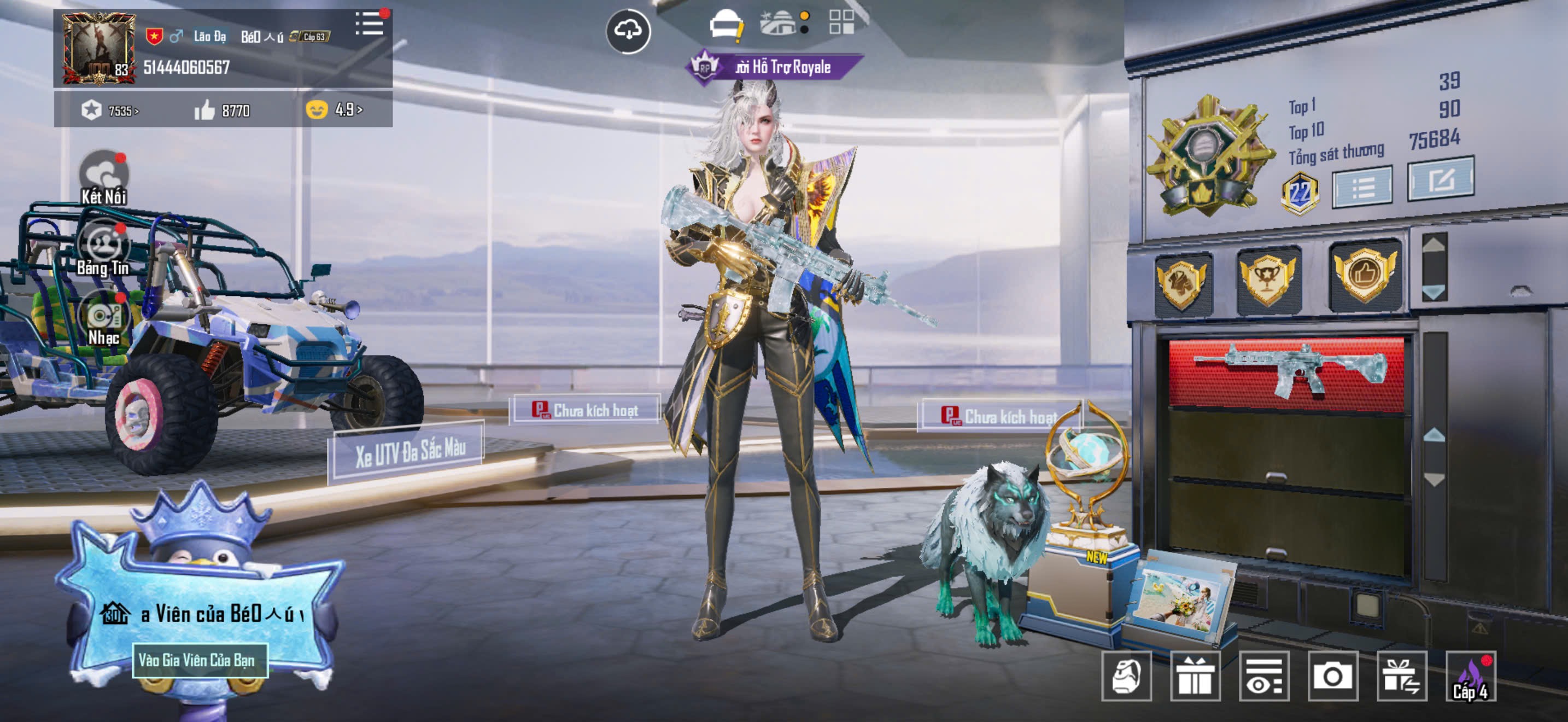
Task: Click the edit pencil button in stats panel
Action: (x=1440, y=179)
